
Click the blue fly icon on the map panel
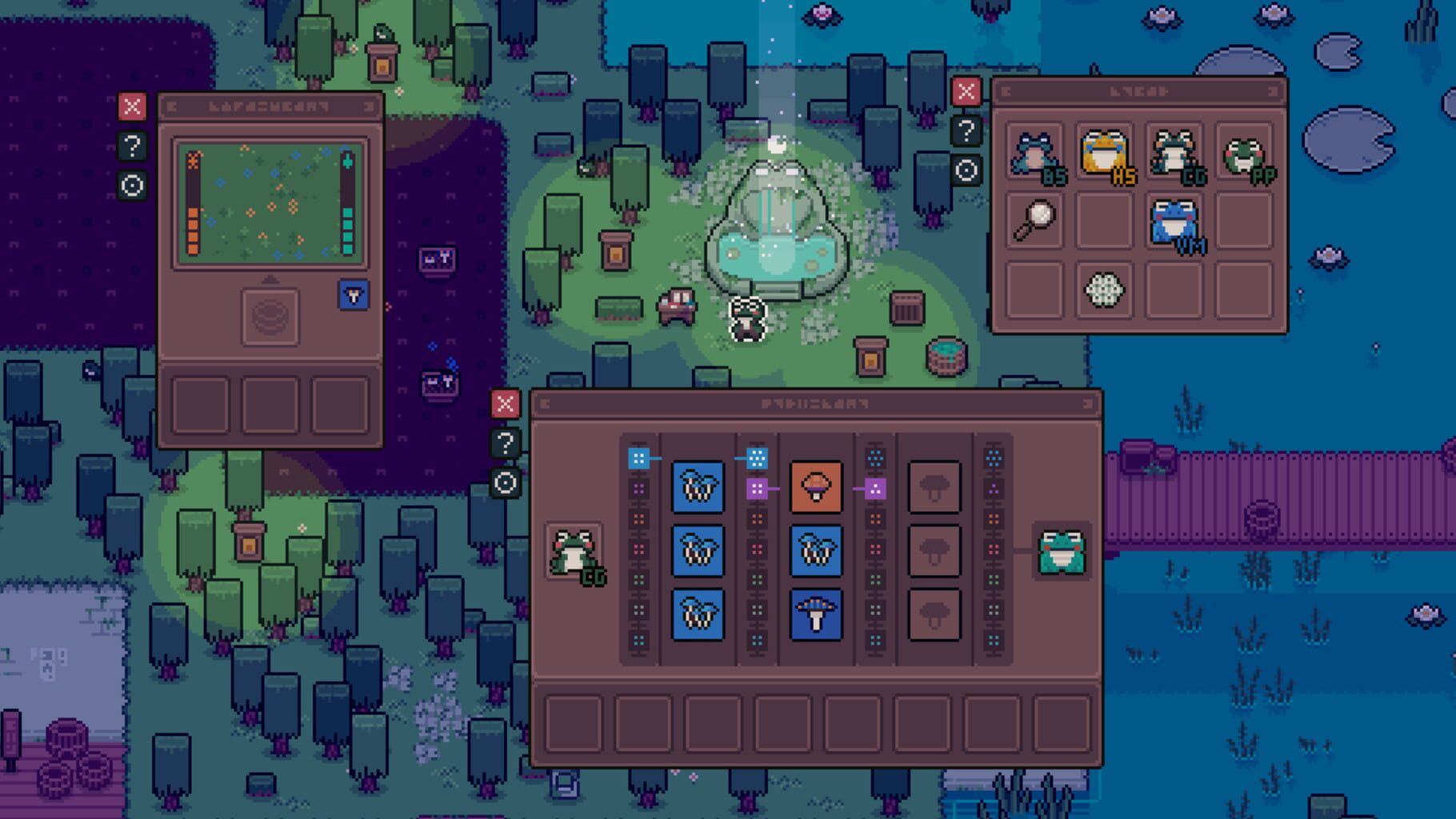353,296
